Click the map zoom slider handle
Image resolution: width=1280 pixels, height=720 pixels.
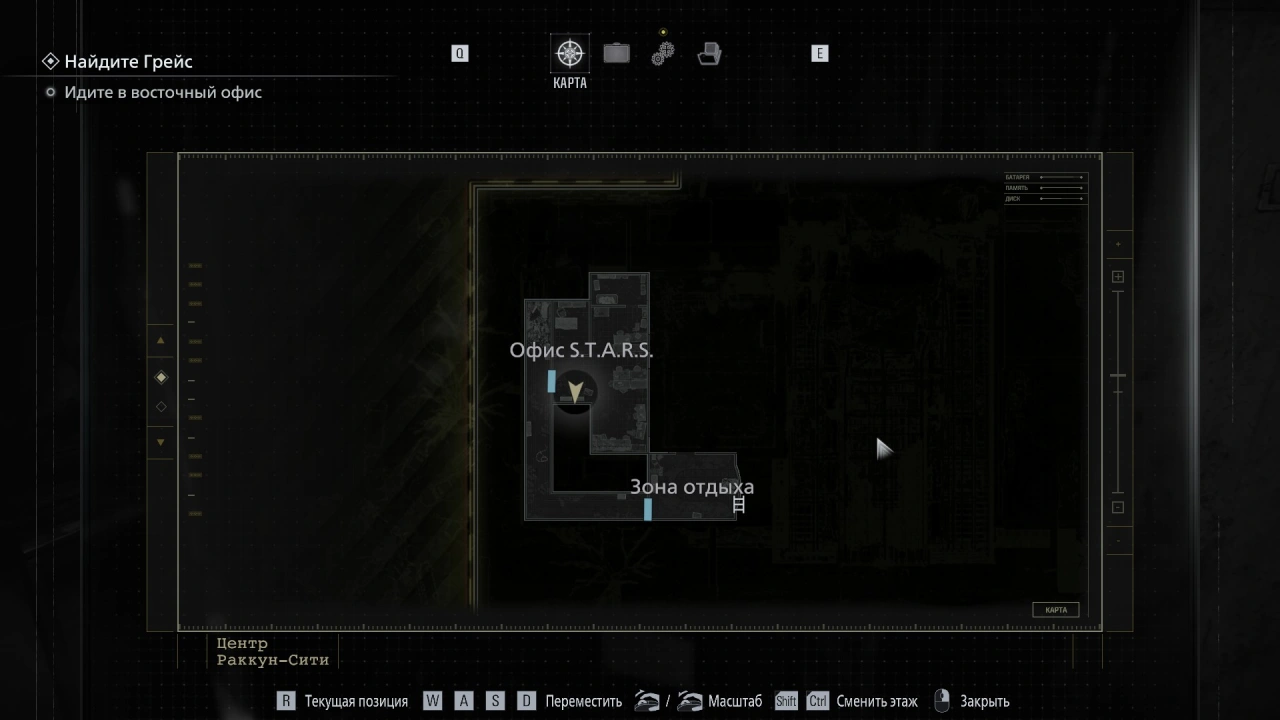coord(1118,376)
